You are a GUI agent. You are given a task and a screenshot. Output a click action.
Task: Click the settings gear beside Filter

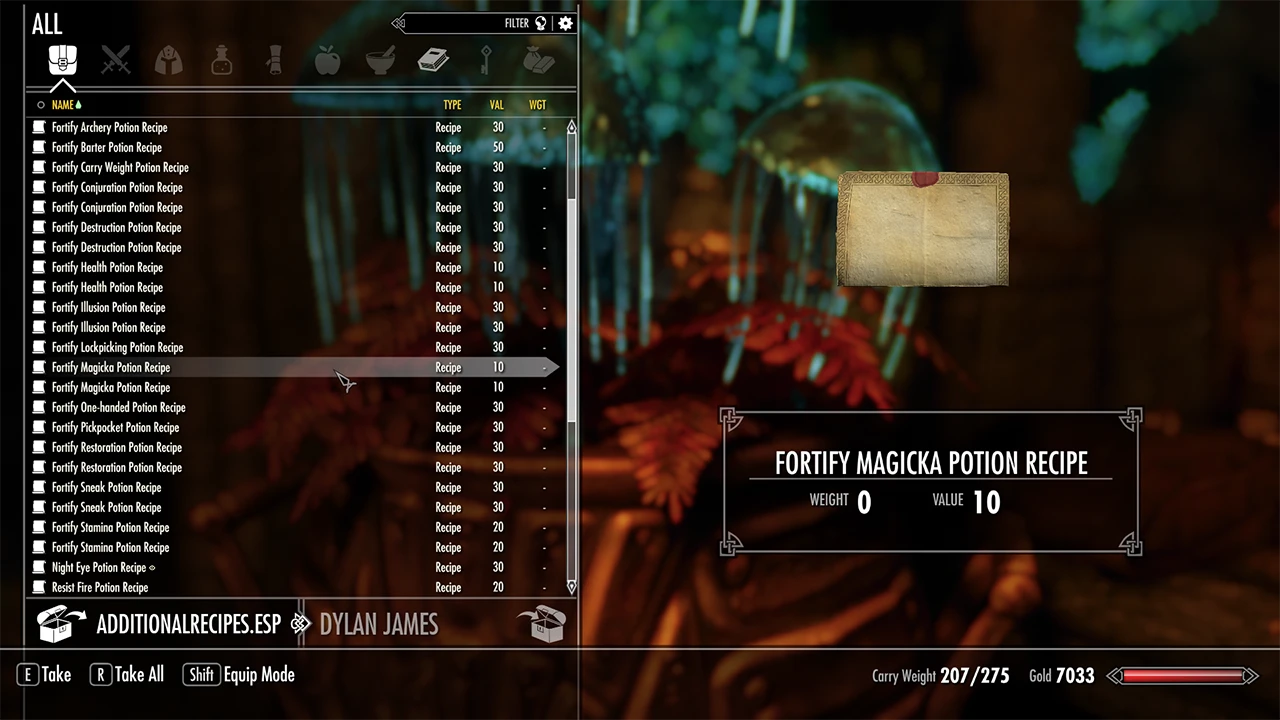565,23
